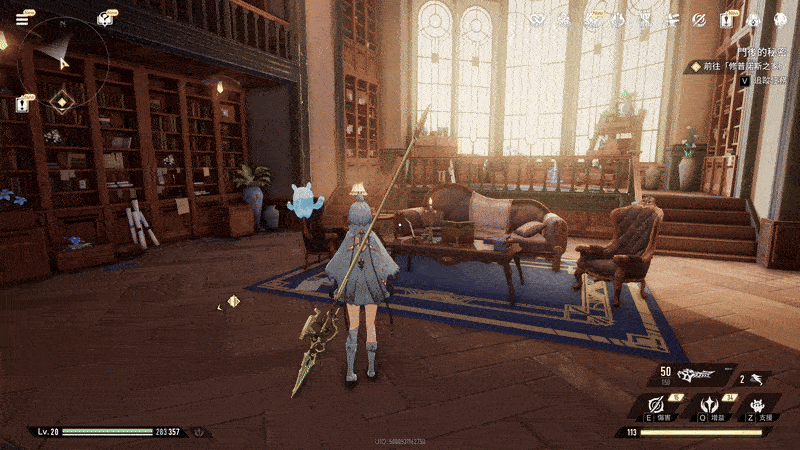This screenshot has height=450, width=800.
Task: Select the diamond quest marker on the minimap
Action: click(63, 100)
